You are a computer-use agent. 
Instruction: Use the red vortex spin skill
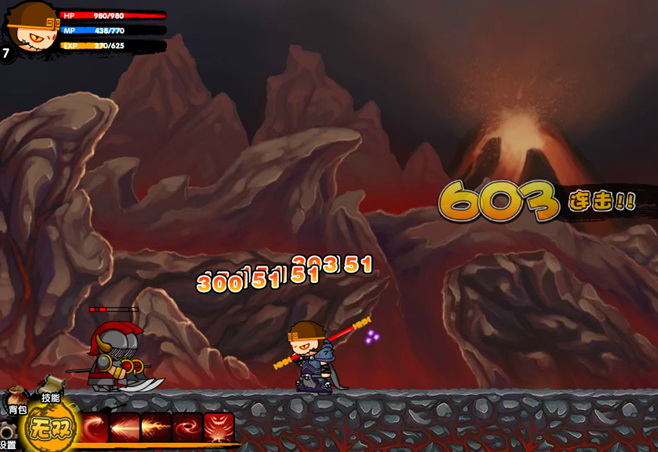coord(187,428)
